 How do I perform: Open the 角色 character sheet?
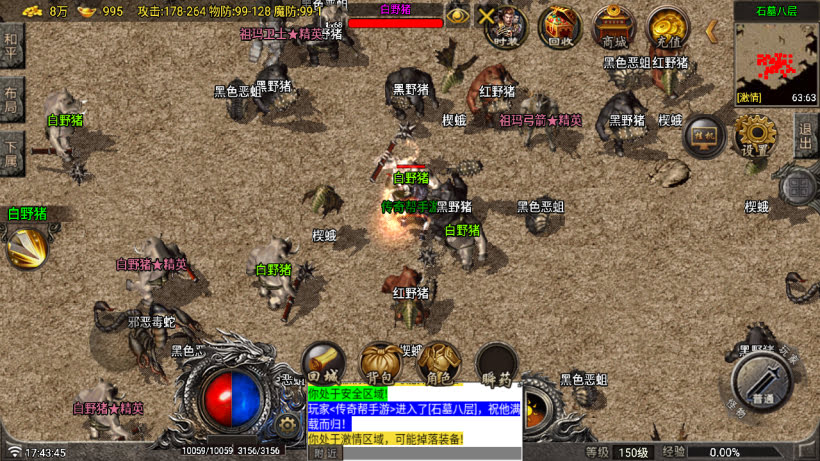(439, 363)
